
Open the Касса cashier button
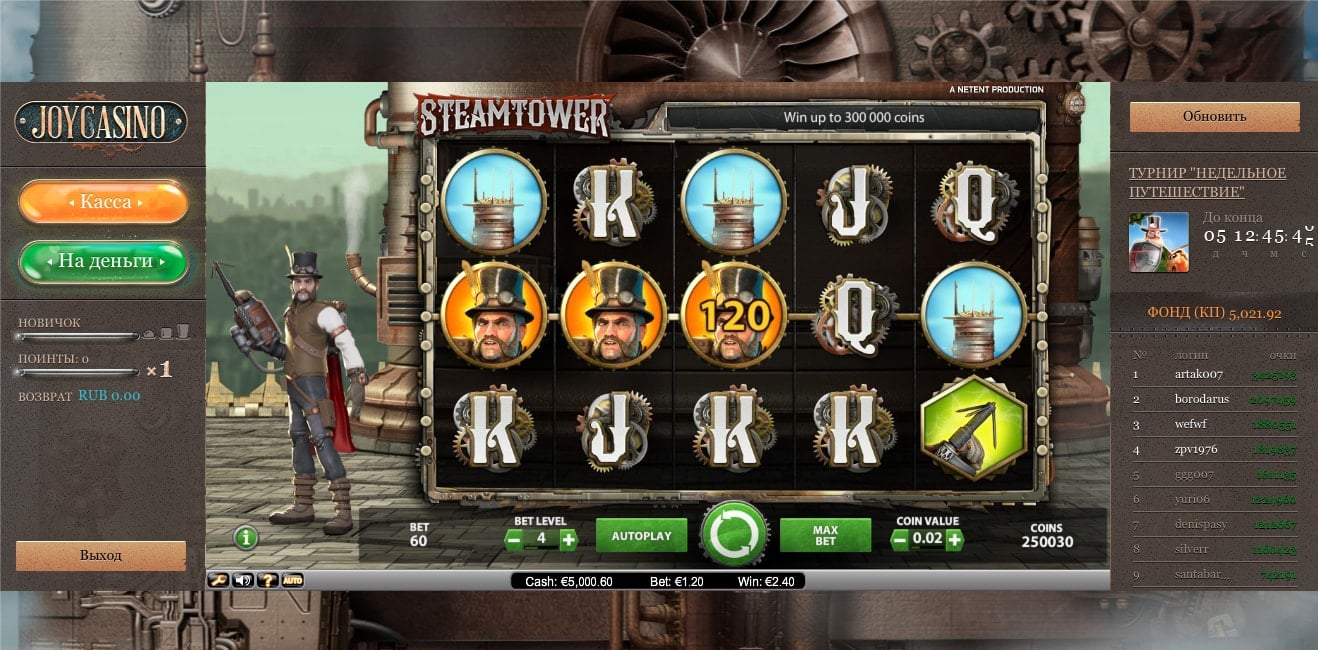104,202
